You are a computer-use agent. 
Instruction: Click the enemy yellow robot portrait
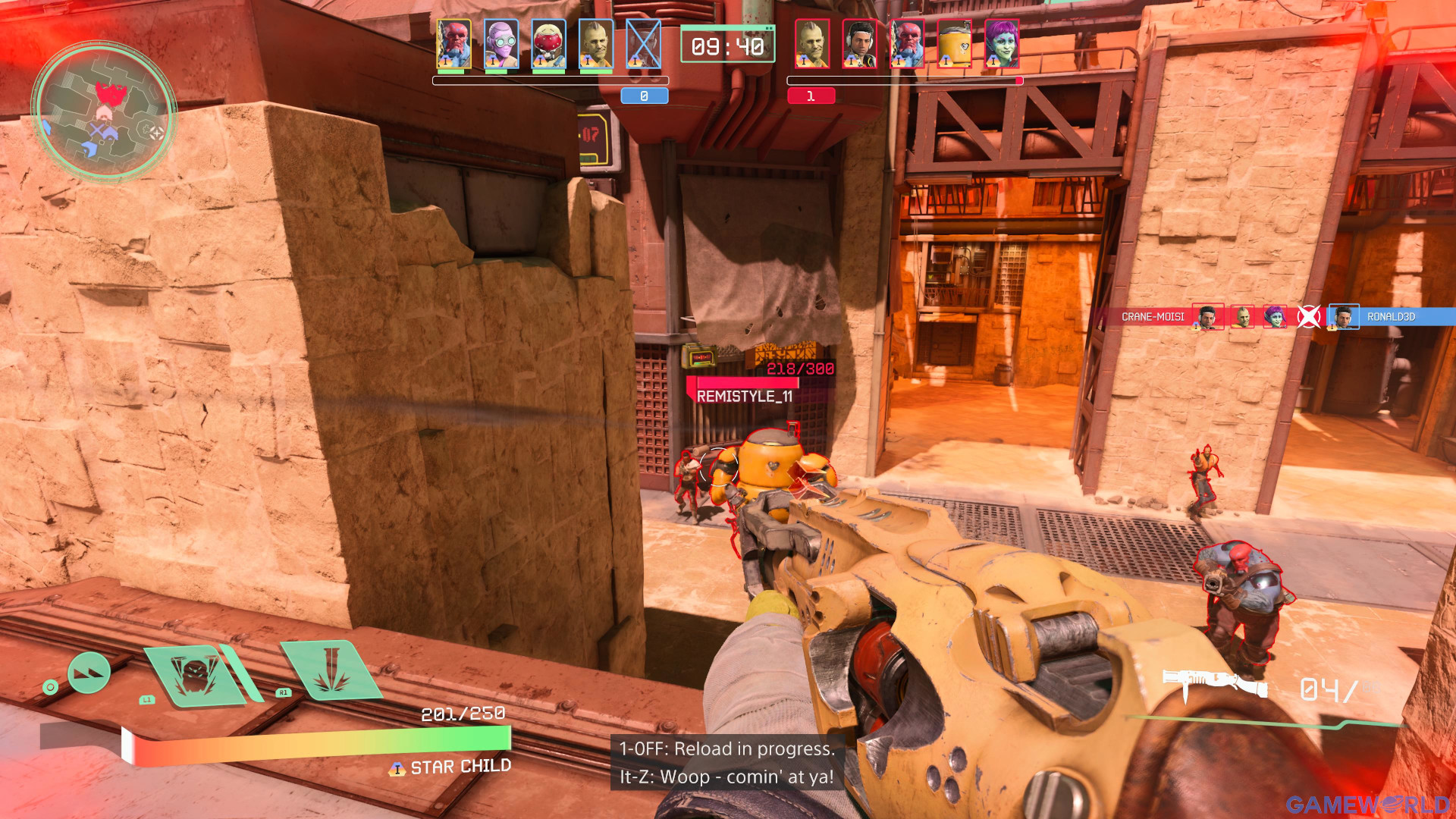[x=954, y=44]
